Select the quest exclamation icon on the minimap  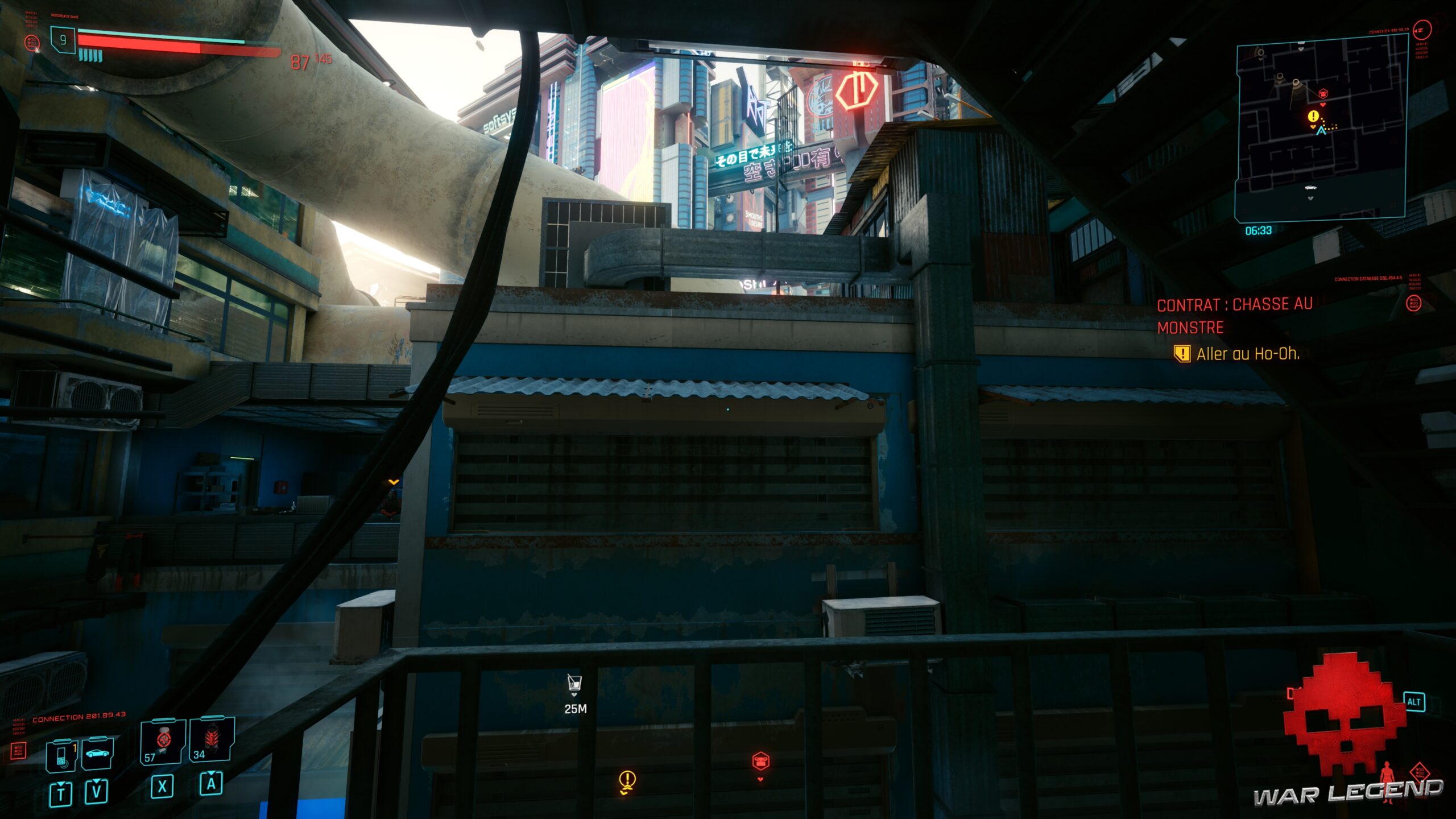coord(1313,116)
